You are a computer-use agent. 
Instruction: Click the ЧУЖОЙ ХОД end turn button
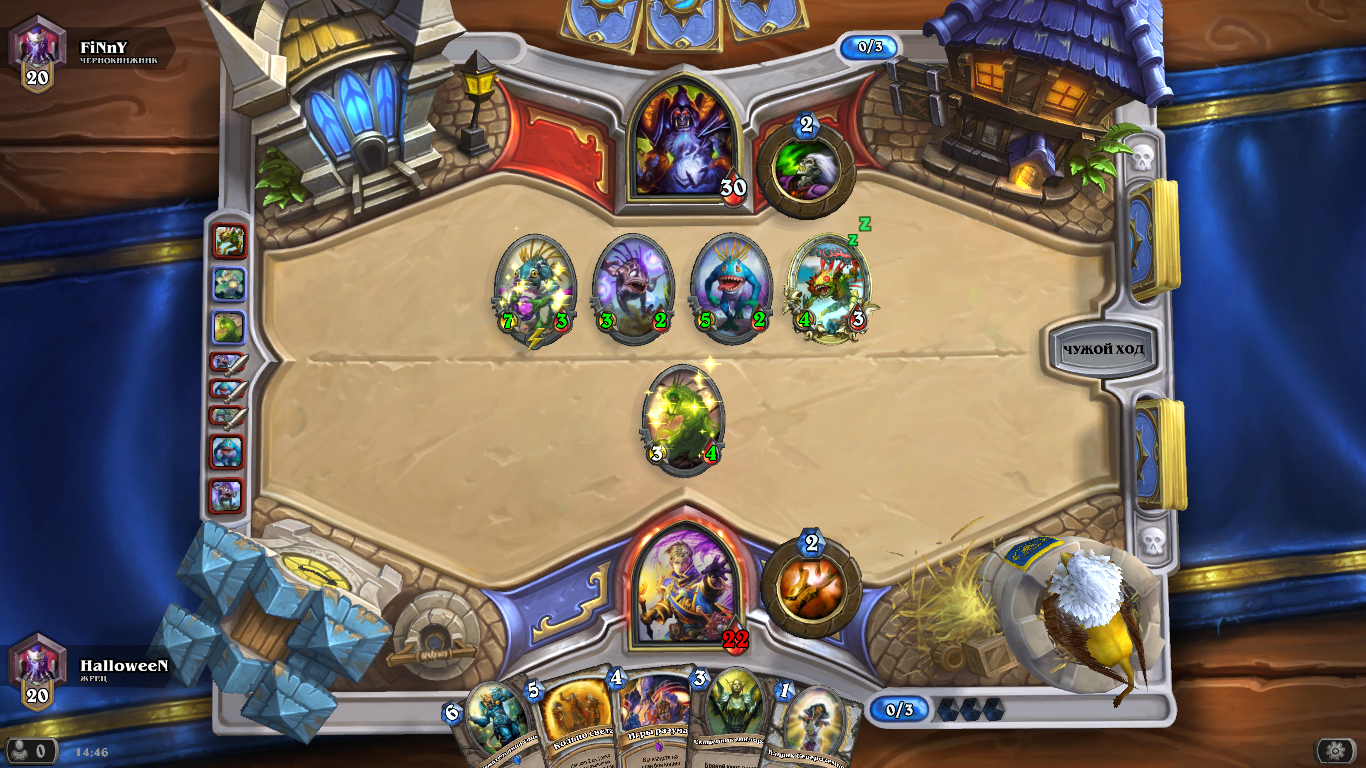click(x=1103, y=350)
